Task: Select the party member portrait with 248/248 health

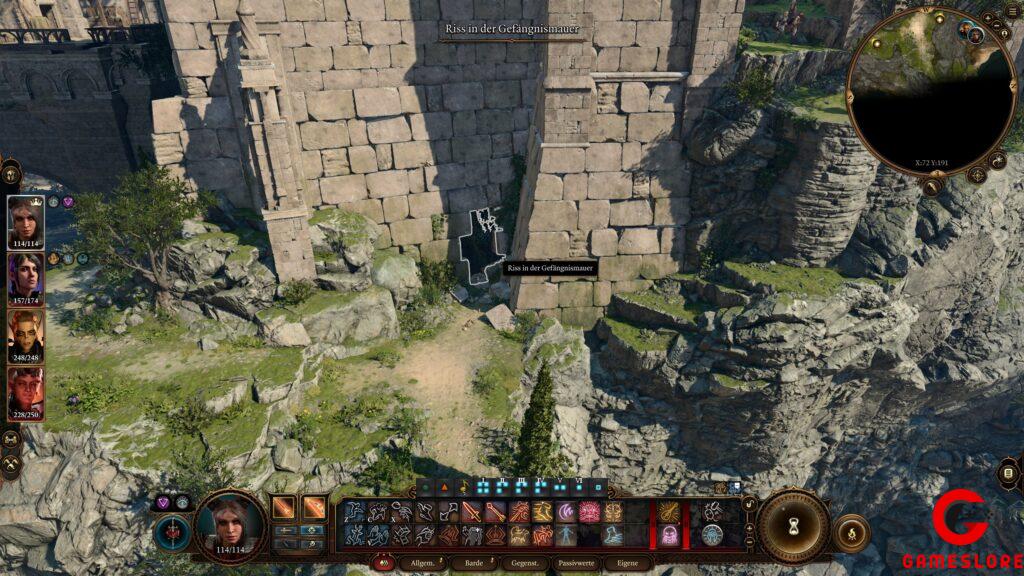Action: click(x=26, y=334)
